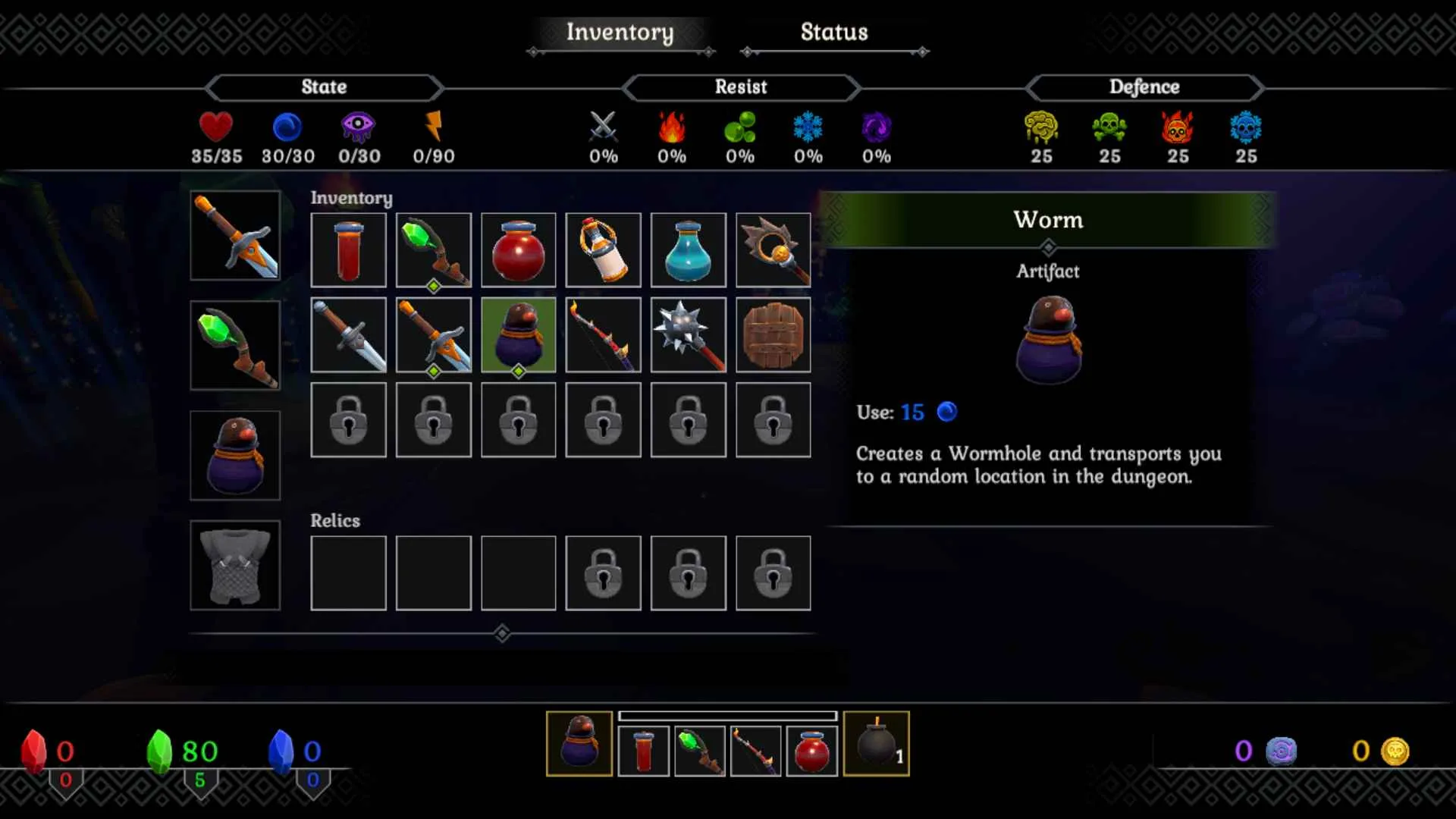This screenshot has height=819, width=1456.
Task: Pick the spiked mace slot
Action: 689,335
